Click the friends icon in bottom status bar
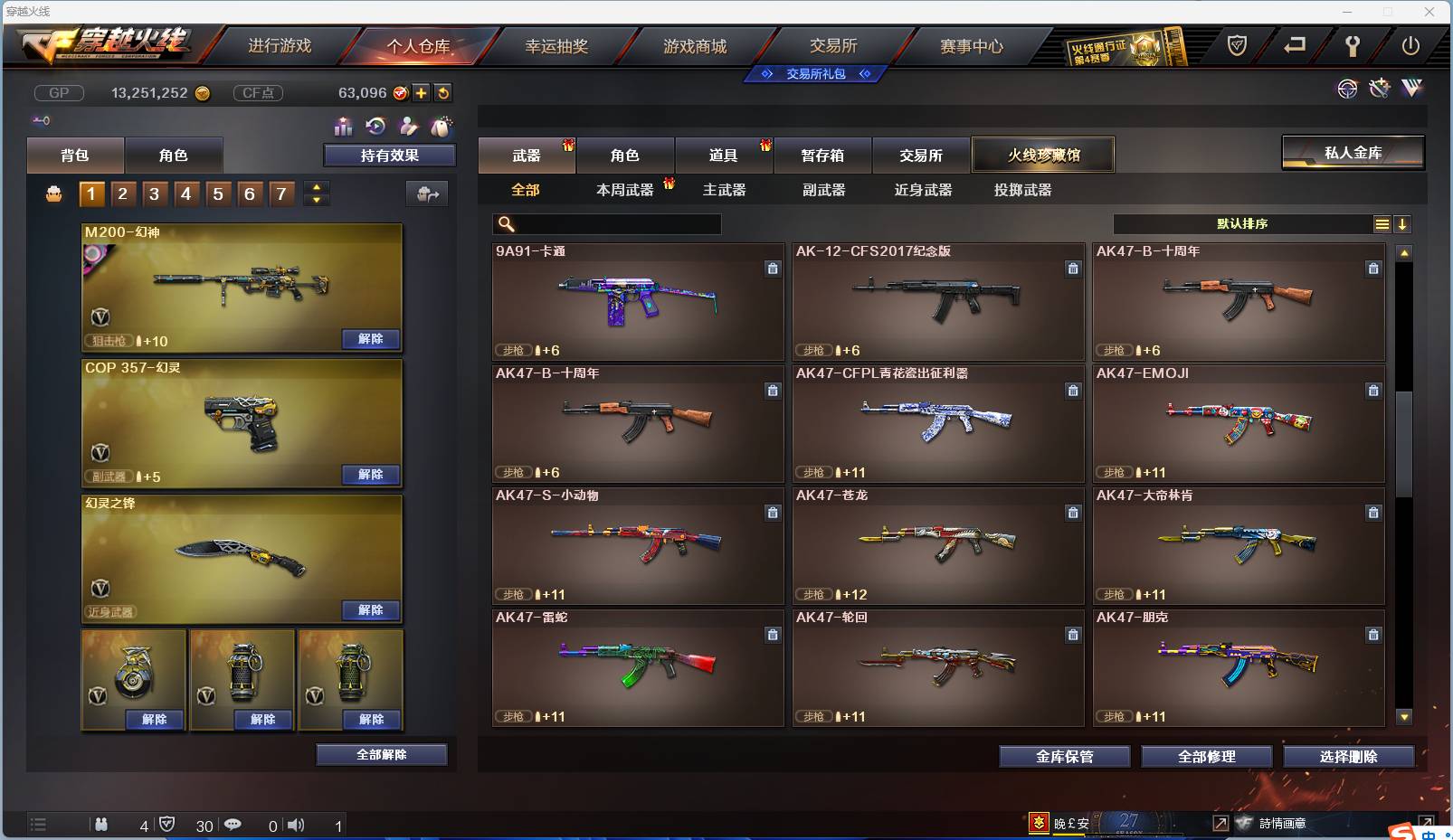 point(102,825)
